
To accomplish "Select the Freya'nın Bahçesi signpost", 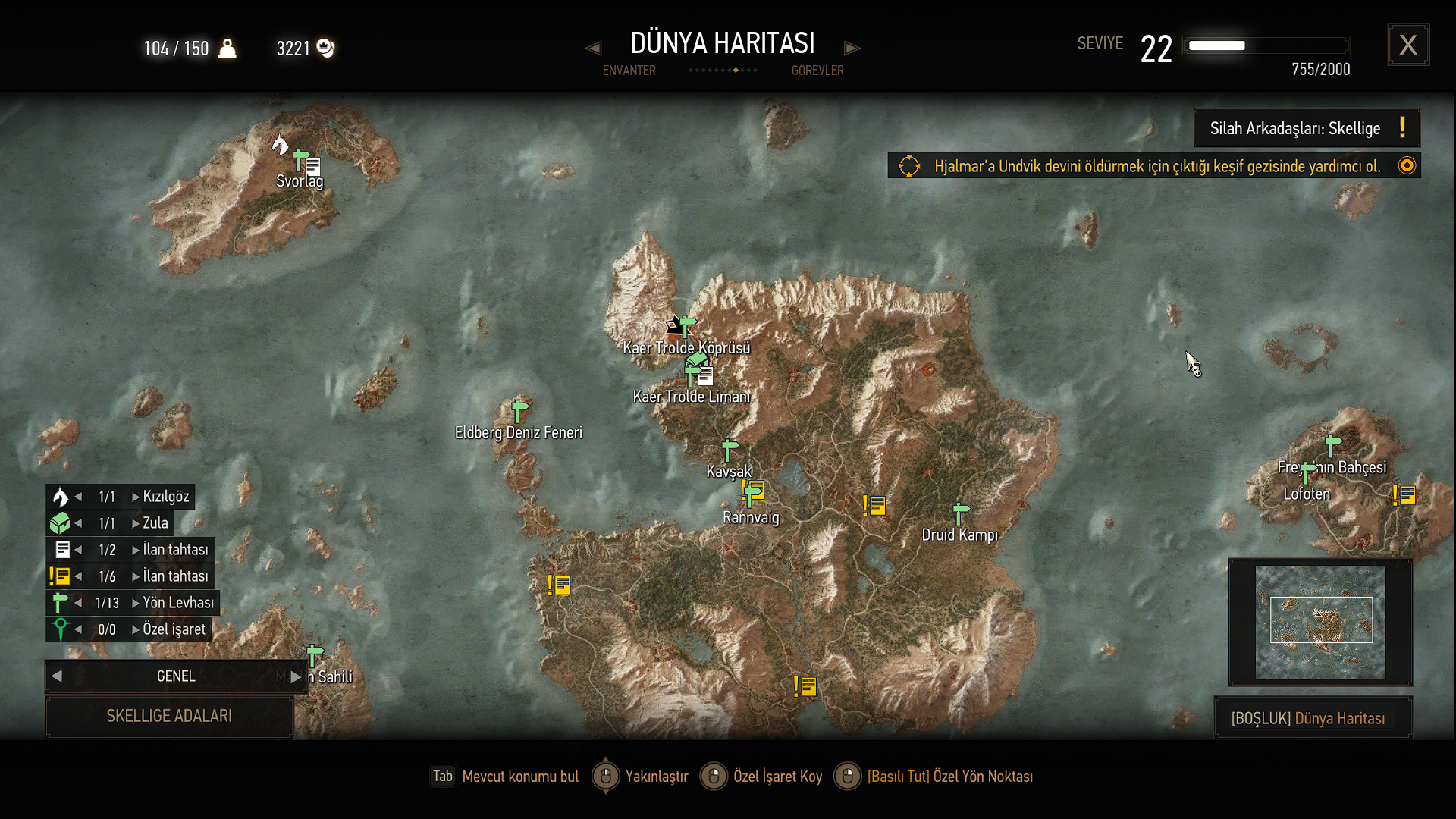I will pyautogui.click(x=1332, y=445).
